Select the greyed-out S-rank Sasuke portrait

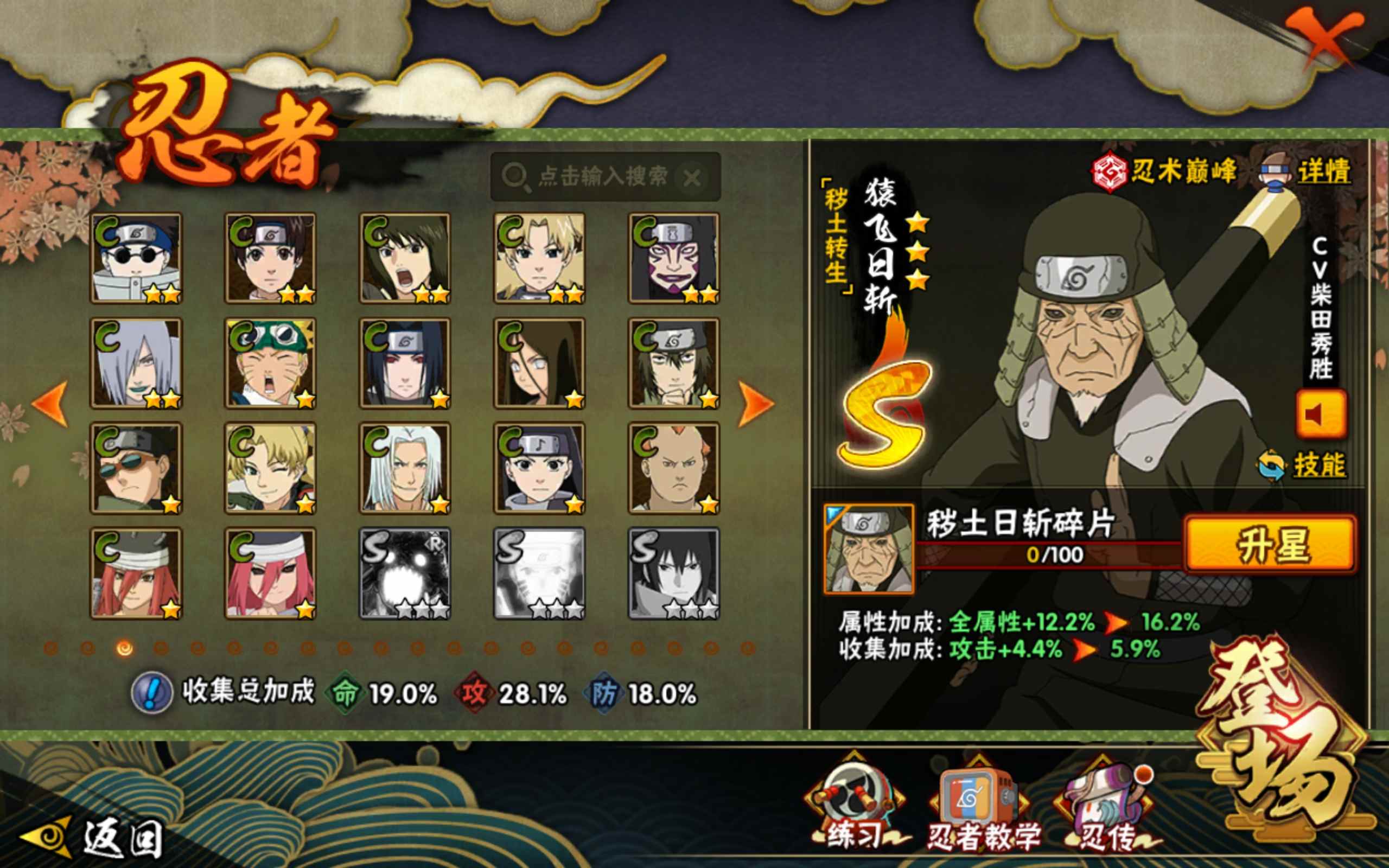tap(674, 573)
